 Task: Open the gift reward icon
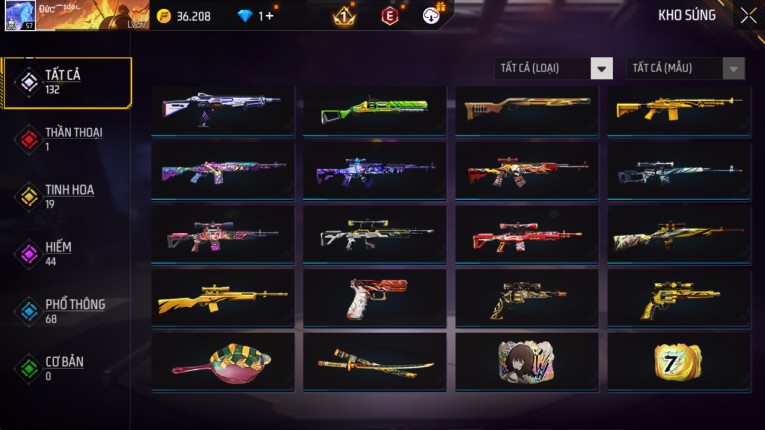[432, 15]
